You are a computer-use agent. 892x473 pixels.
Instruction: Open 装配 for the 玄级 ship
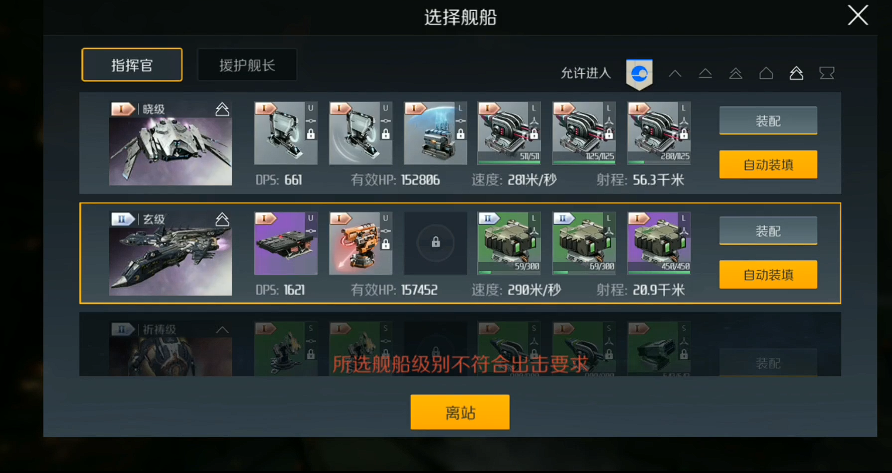coord(768,231)
